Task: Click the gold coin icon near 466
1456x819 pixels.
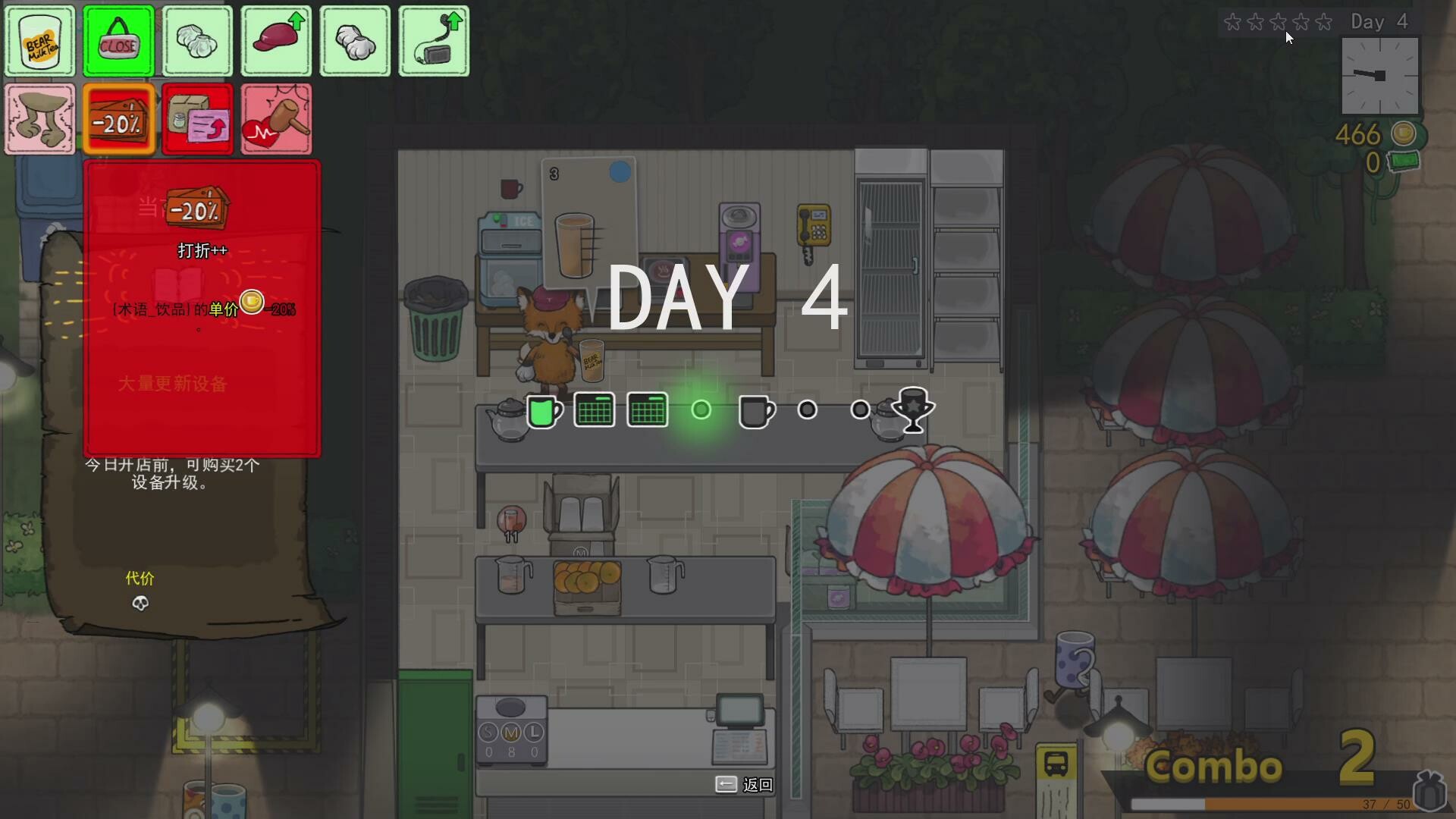Action: point(1402,134)
